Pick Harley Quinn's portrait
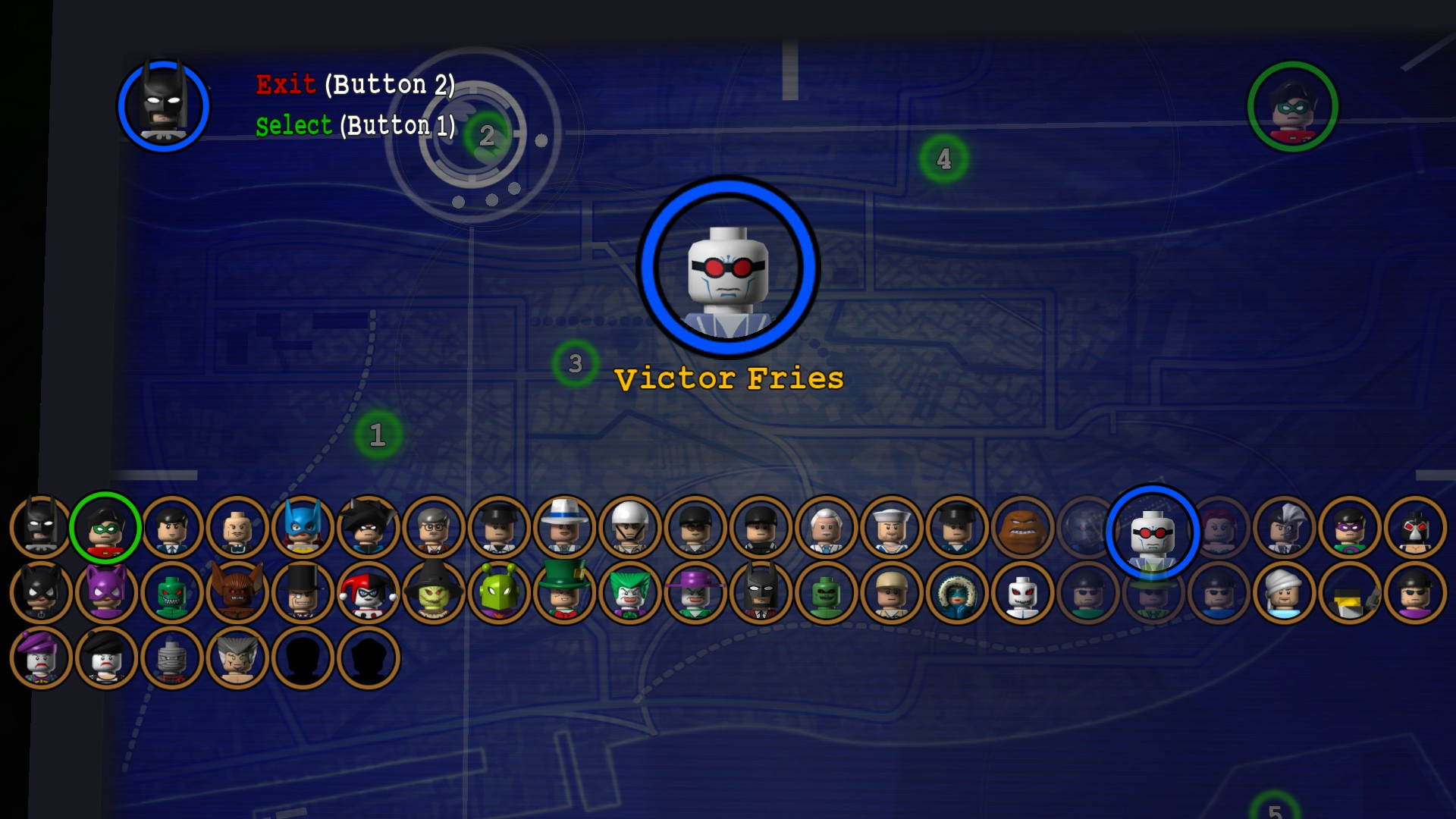 (x=368, y=594)
